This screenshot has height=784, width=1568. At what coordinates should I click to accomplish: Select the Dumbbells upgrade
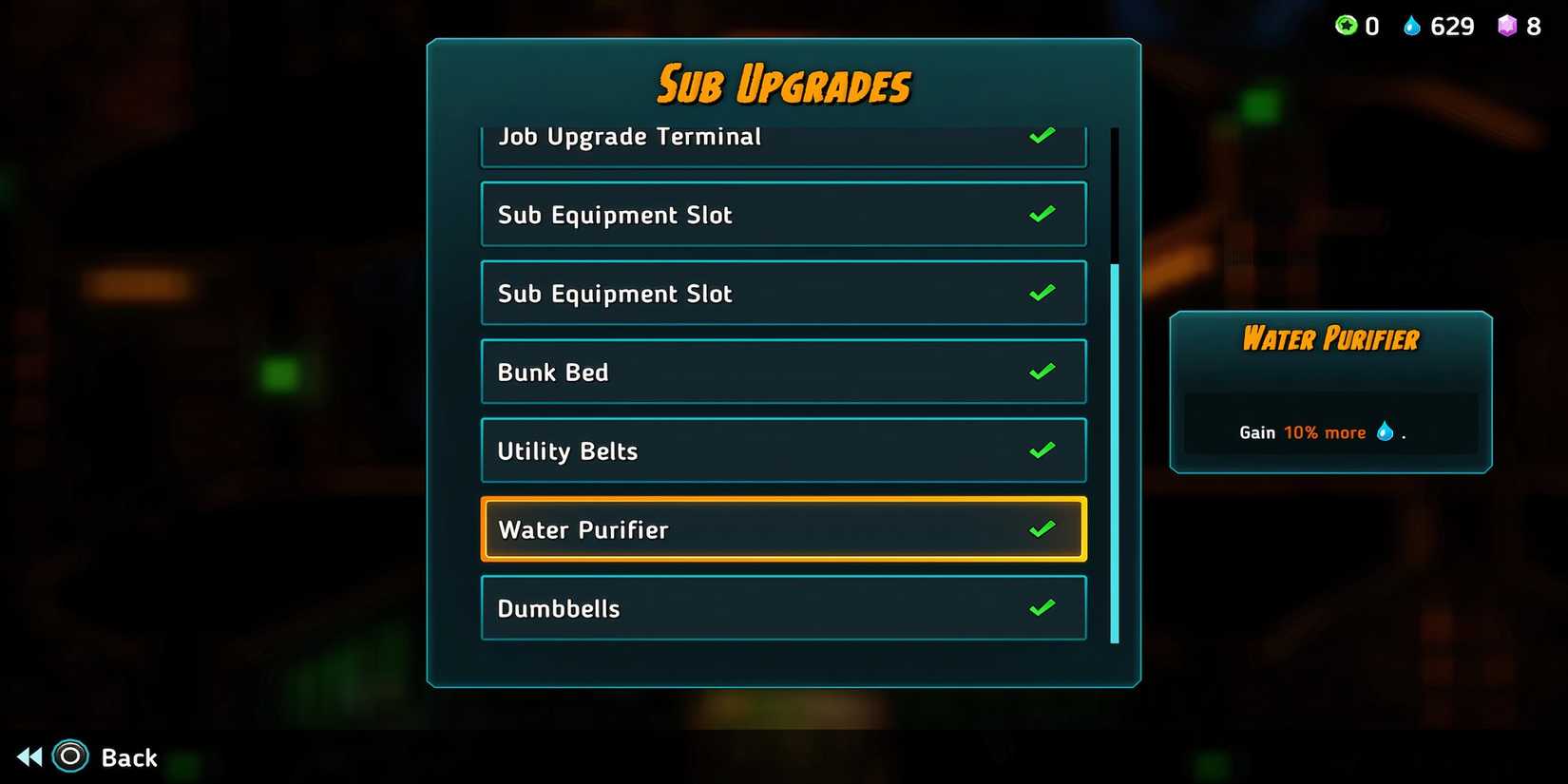[x=783, y=607]
